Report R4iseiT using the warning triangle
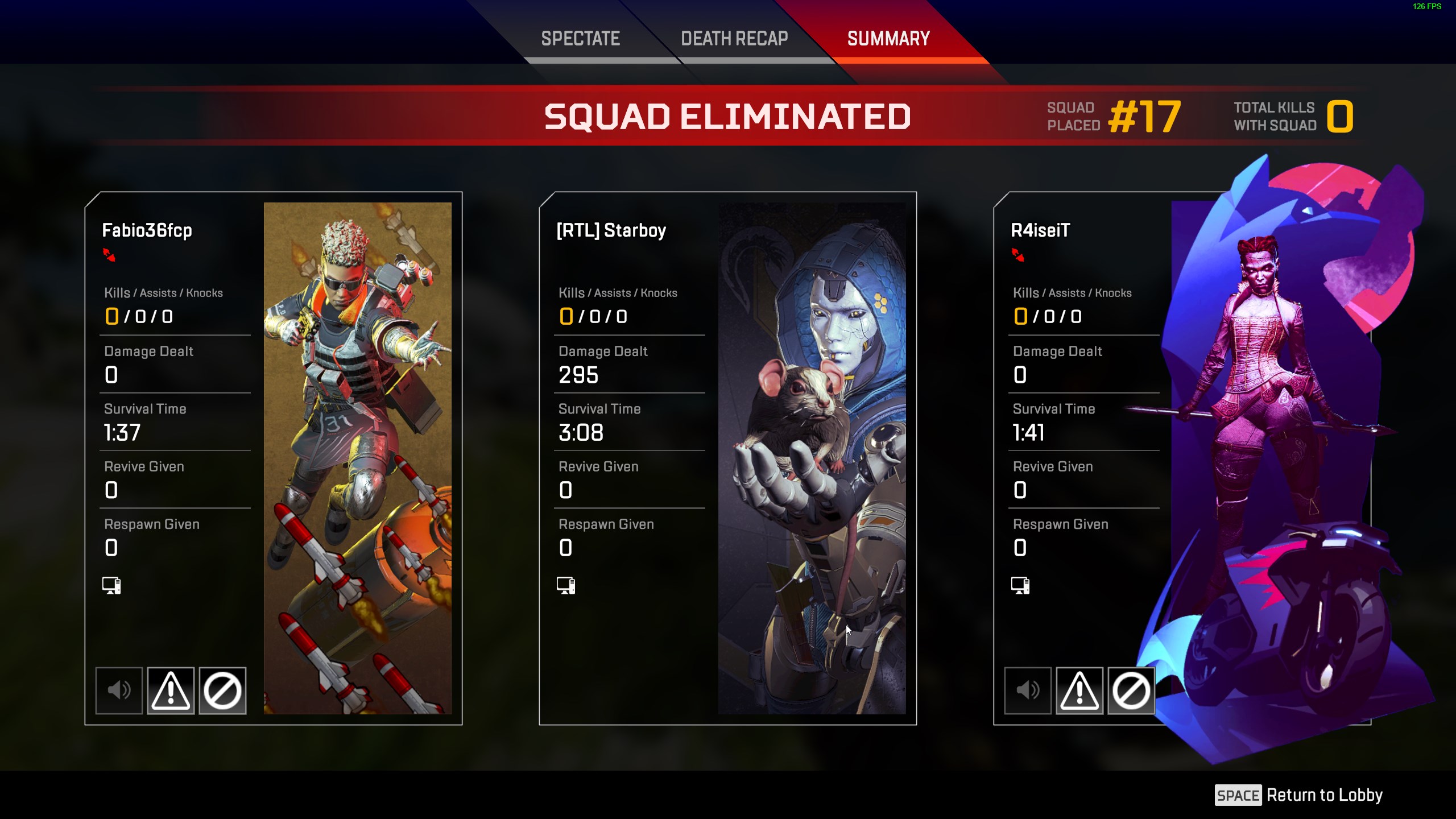 pyautogui.click(x=1079, y=690)
